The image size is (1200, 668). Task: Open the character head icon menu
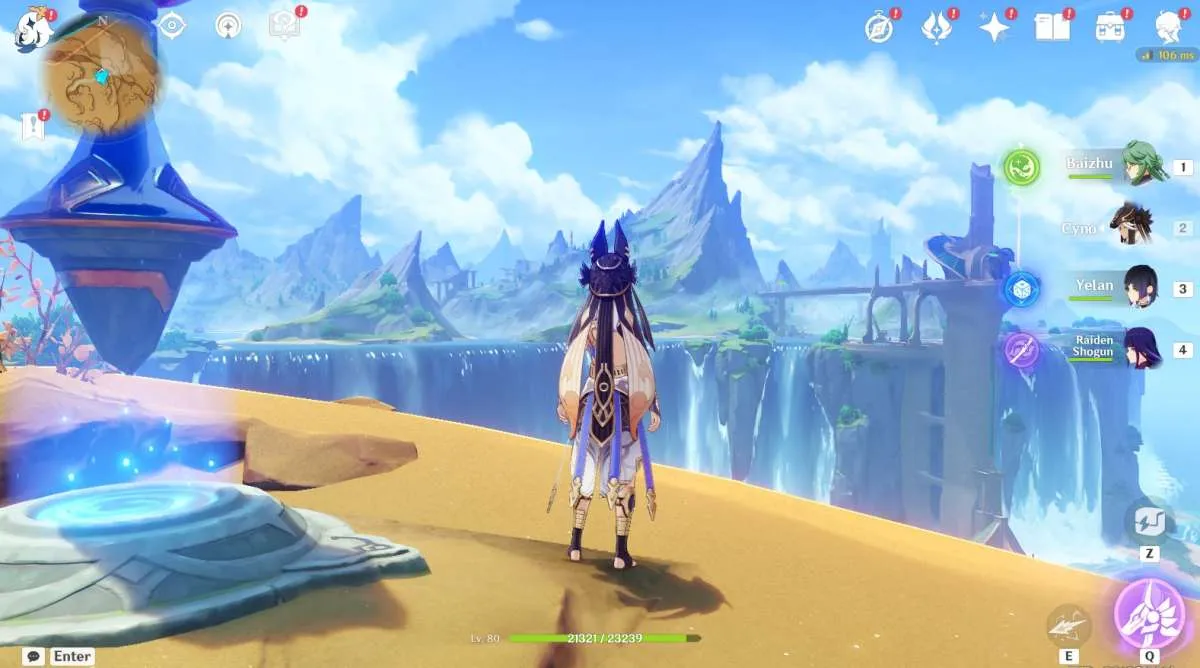[1168, 26]
